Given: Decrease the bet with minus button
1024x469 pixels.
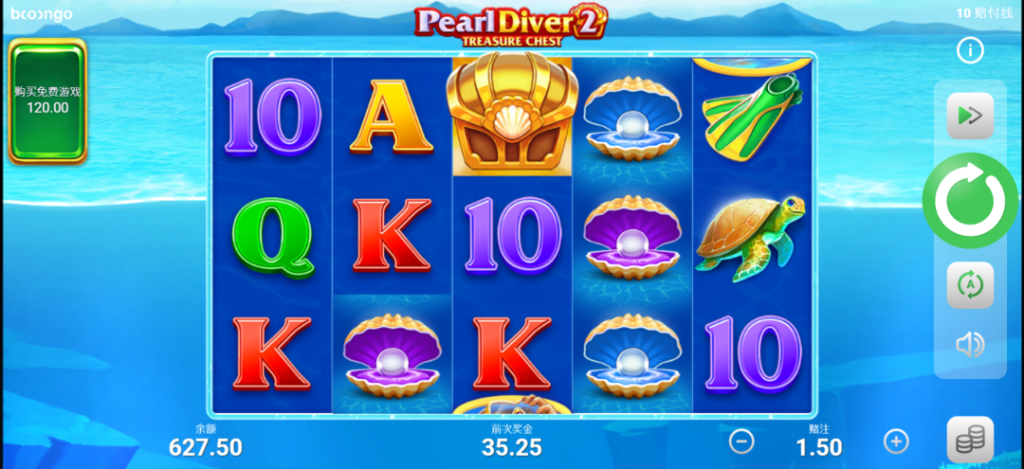Looking at the screenshot, I should click(x=741, y=441).
